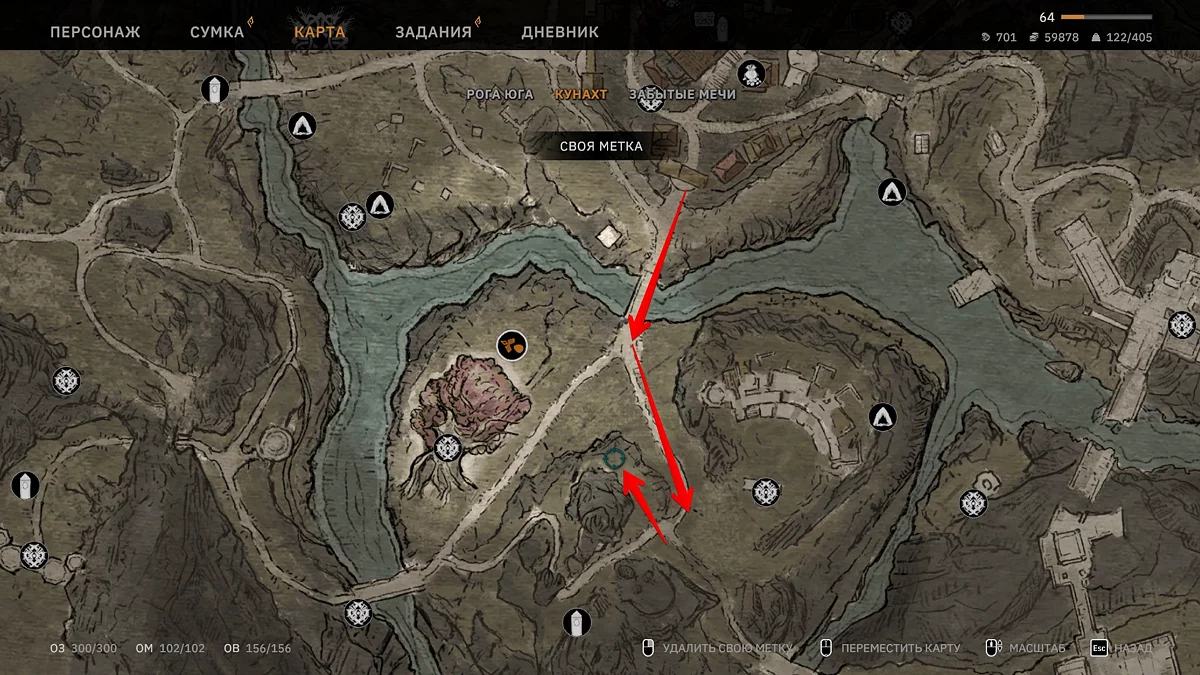Go to the ДНЕВНИК journal tab
The height and width of the screenshot is (675, 1200).
coord(560,32)
